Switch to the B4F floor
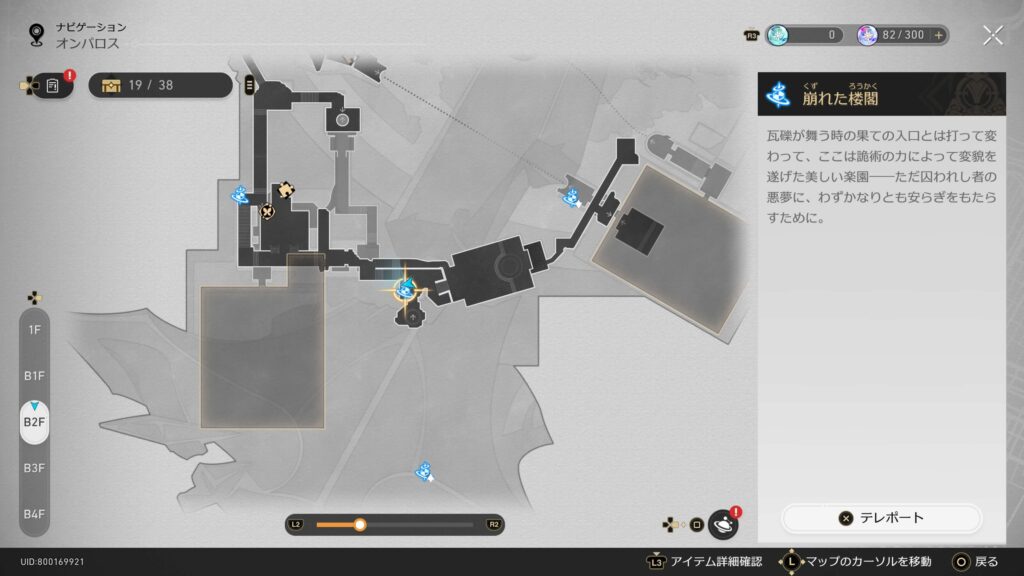This screenshot has height=576, width=1024. pyautogui.click(x=35, y=514)
